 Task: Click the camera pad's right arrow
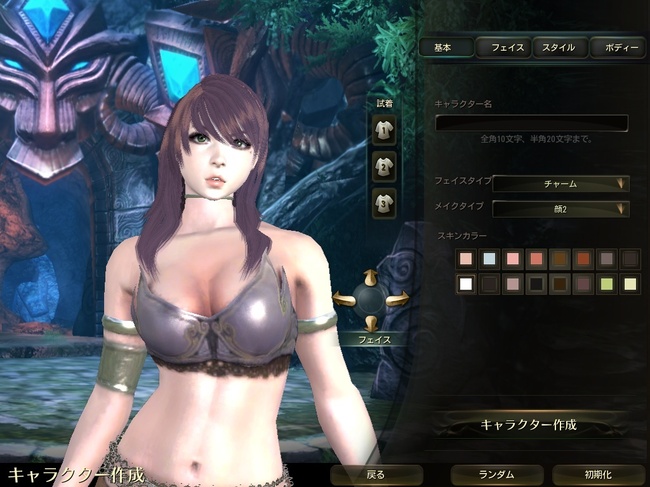pos(397,298)
